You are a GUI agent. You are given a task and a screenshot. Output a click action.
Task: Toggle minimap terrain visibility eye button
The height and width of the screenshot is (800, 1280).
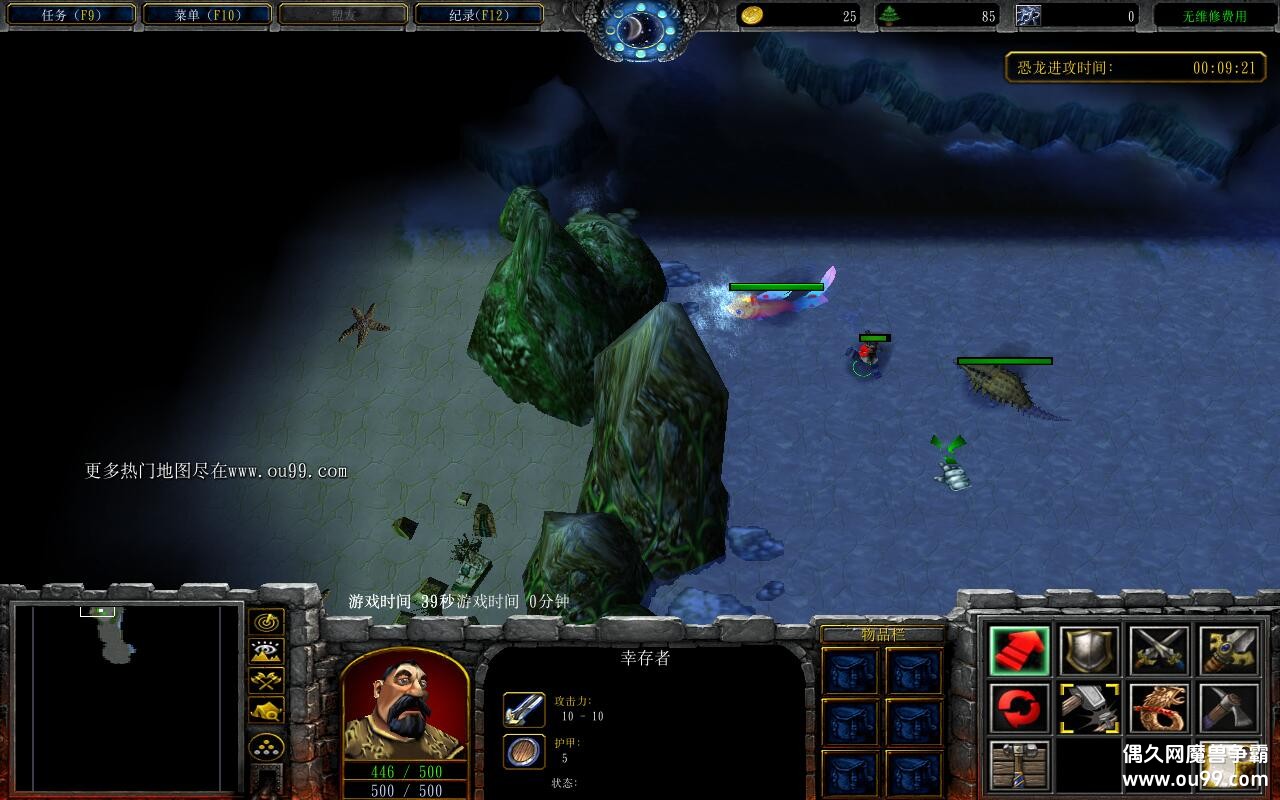click(x=266, y=652)
